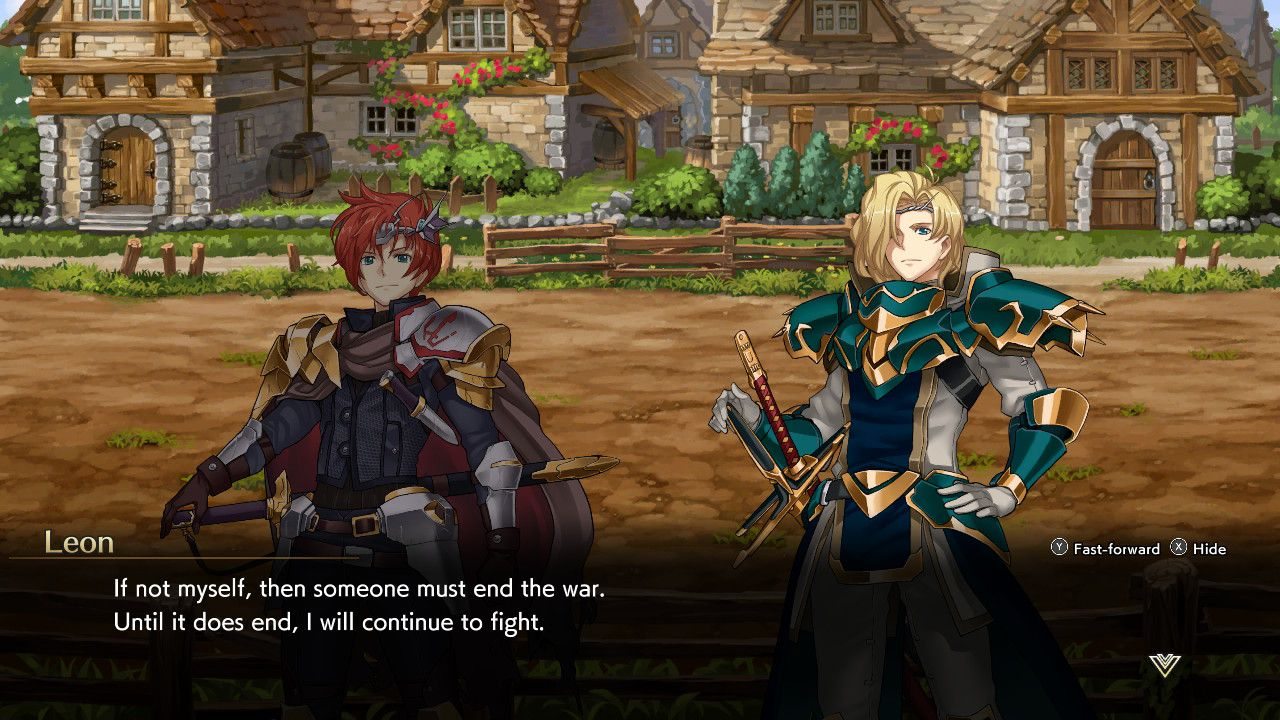Select the Fast-forward dialogue option
Viewport: 1280px width, 720px height.
pos(1105,549)
